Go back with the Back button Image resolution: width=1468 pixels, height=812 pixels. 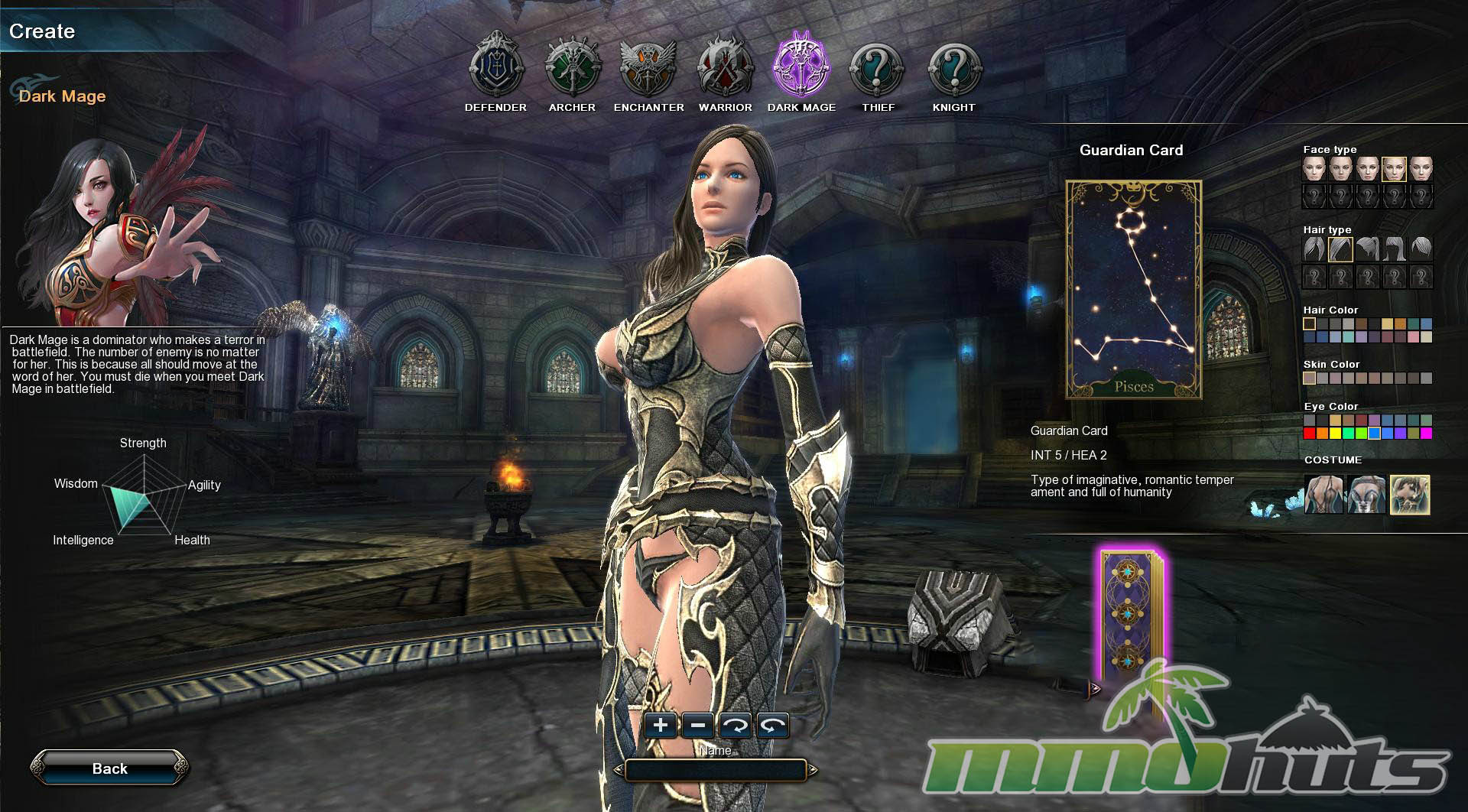point(109,768)
